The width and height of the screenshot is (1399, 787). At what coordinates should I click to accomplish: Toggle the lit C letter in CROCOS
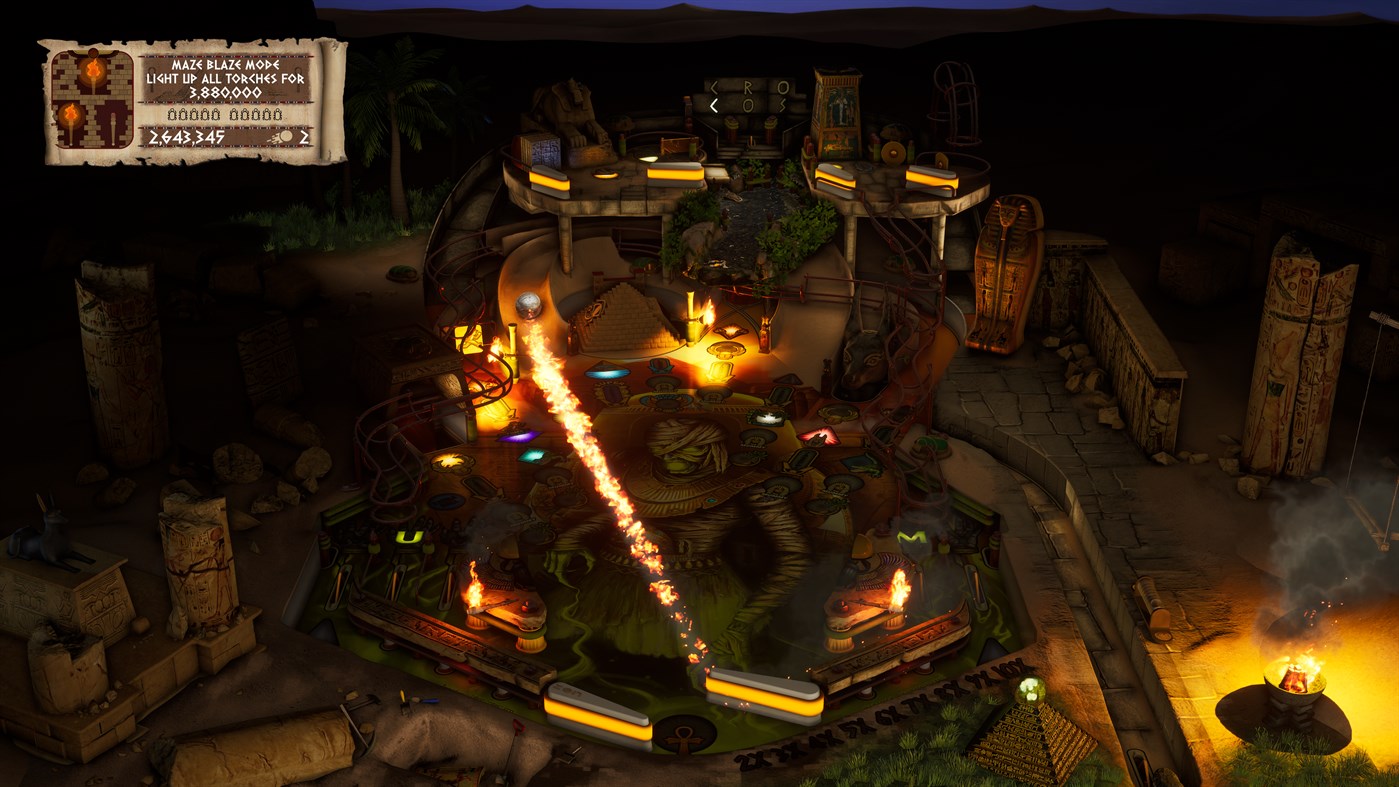click(x=714, y=104)
